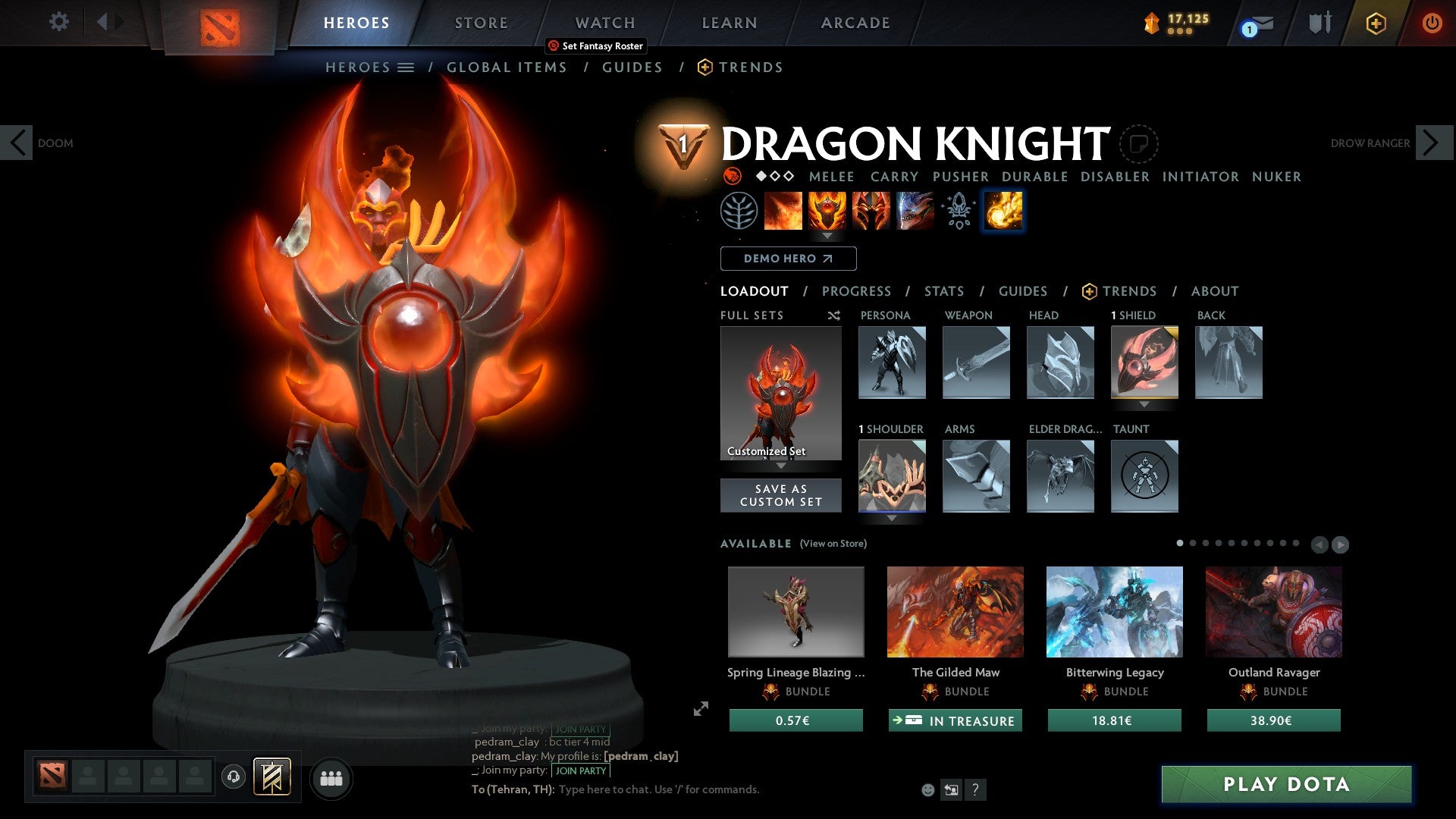Viewport: 1456px width, 819px height.
Task: Enable the Taunt slot
Action: pyautogui.click(x=1144, y=476)
